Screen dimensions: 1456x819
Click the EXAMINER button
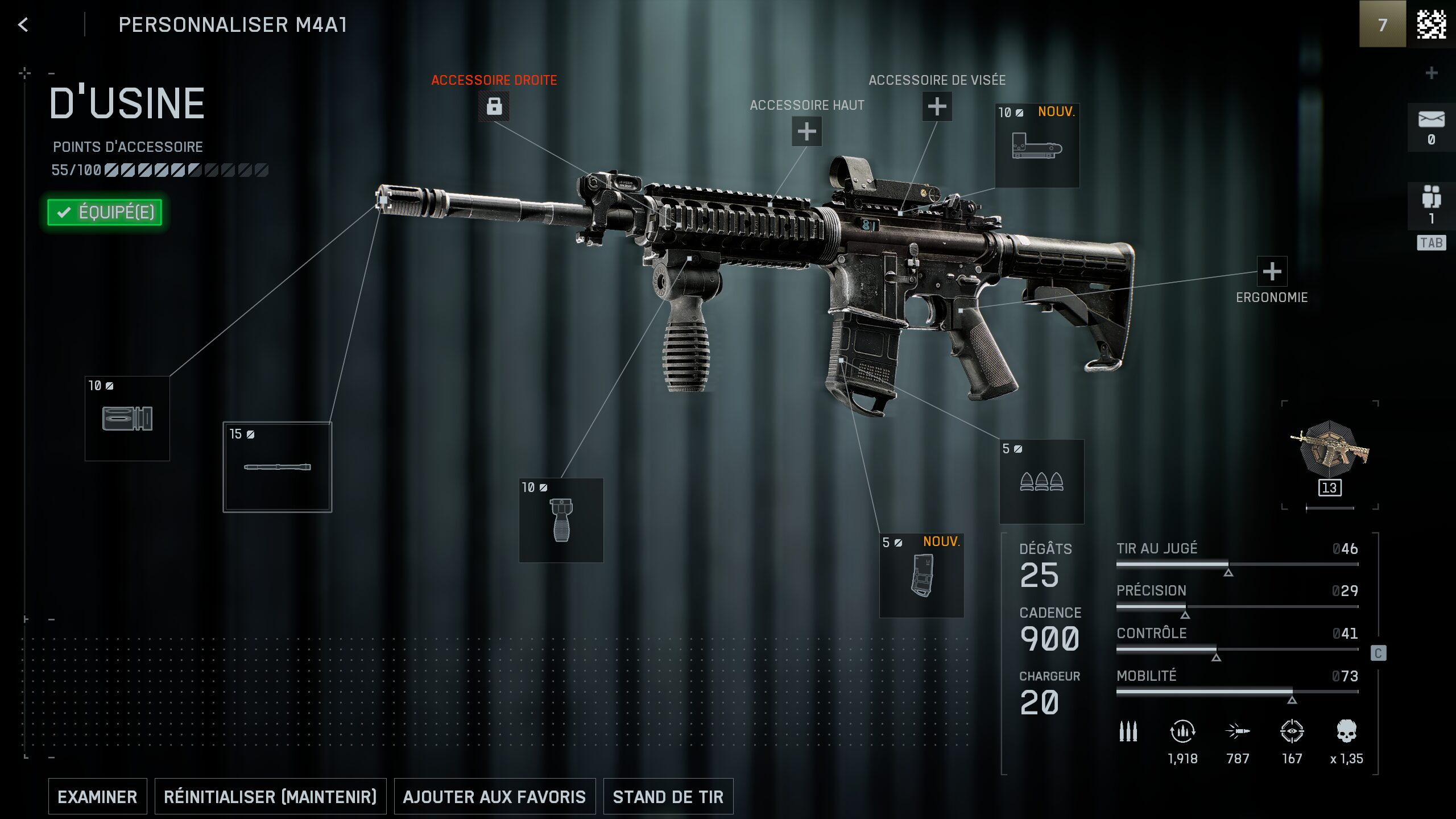coord(97,796)
